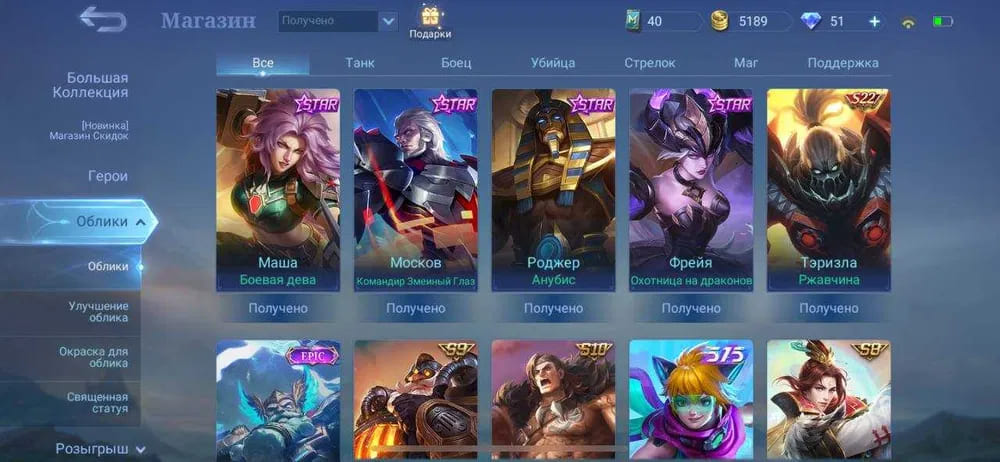1000x462 pixels.
Task: Select the Стрелок tab
Action: tap(650, 63)
